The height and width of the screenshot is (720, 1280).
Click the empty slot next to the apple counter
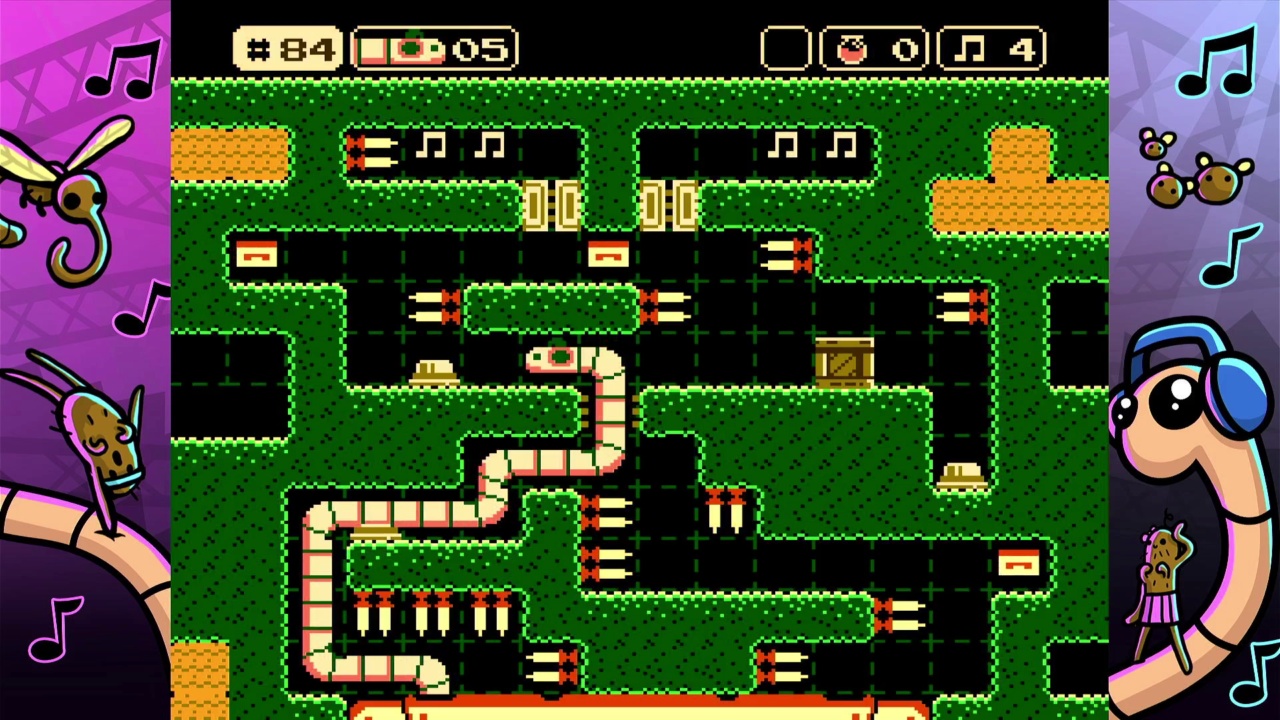786,46
